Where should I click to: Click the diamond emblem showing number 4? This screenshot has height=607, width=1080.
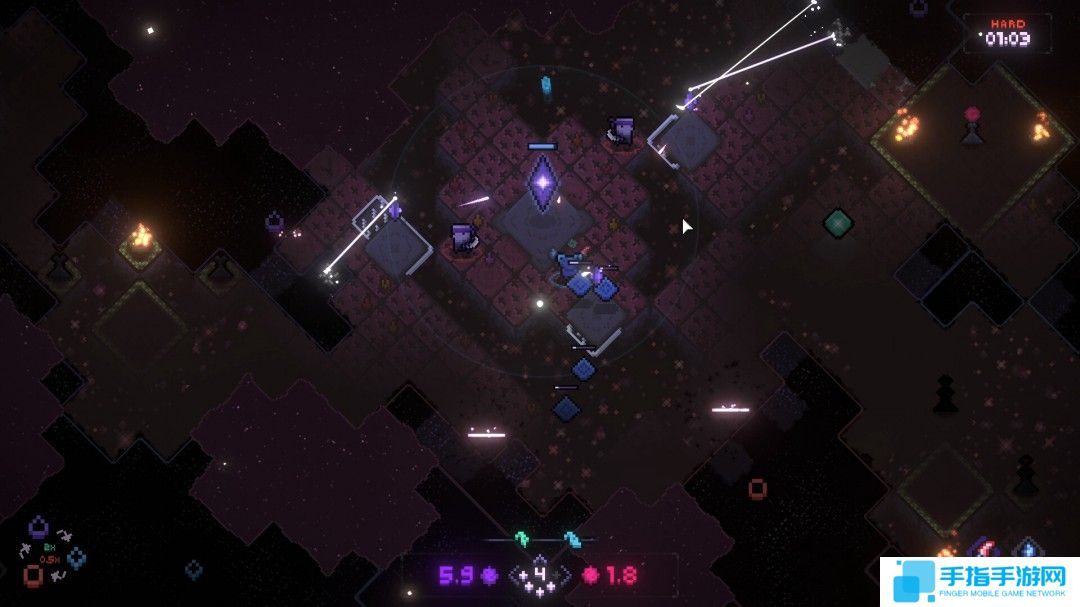[540, 575]
